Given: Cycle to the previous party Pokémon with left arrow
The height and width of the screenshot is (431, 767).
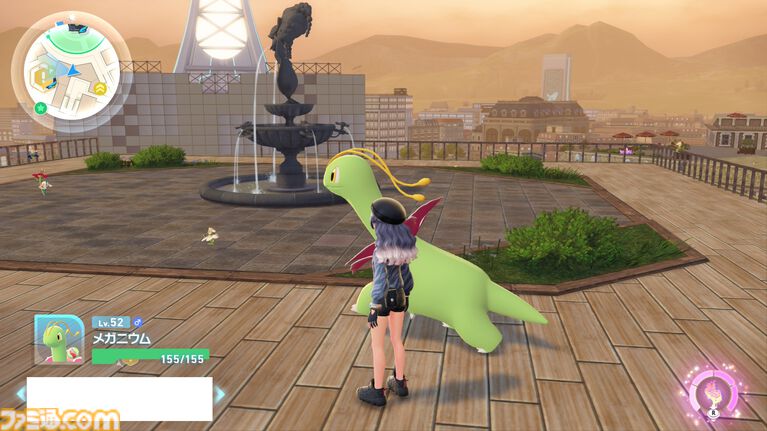Looking at the screenshot, I should pos(20,393).
